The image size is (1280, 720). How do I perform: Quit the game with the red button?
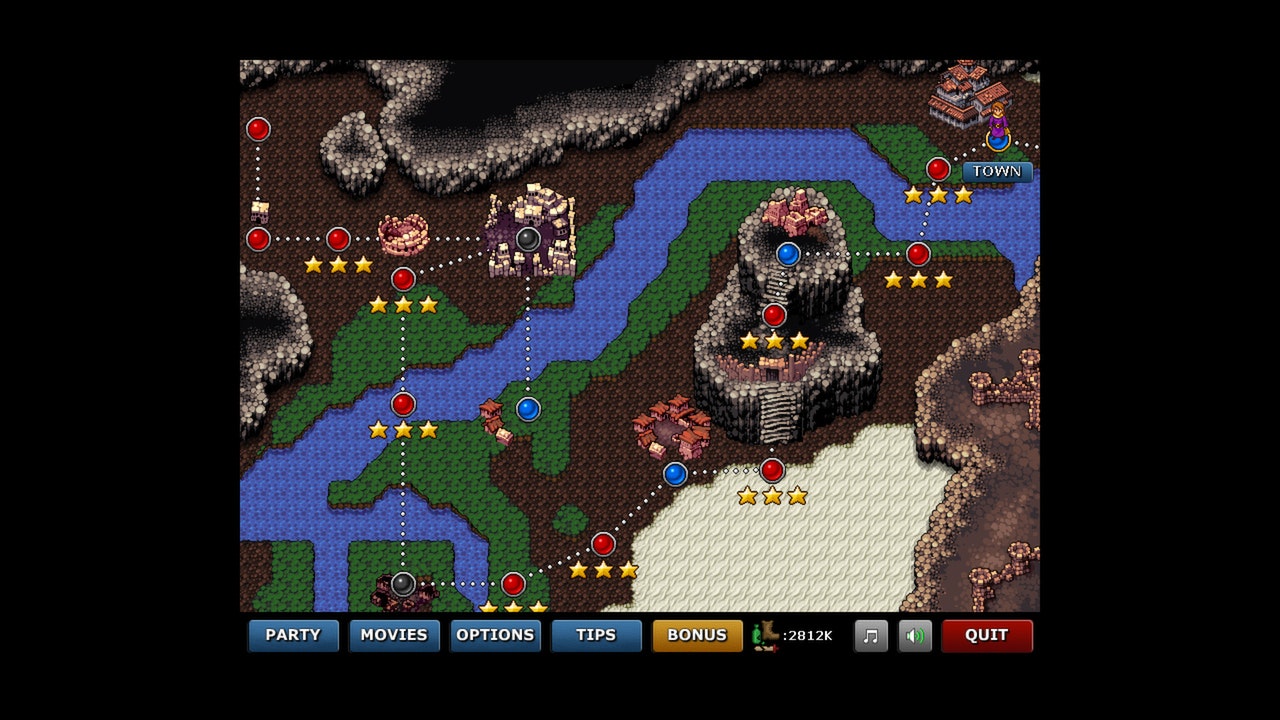(986, 635)
